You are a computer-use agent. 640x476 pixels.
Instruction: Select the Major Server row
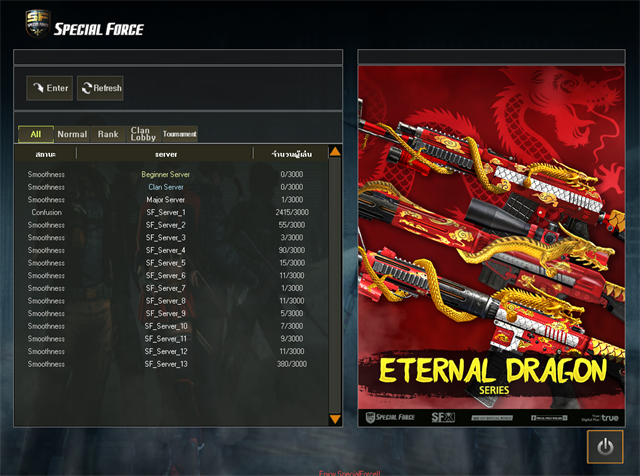166,200
